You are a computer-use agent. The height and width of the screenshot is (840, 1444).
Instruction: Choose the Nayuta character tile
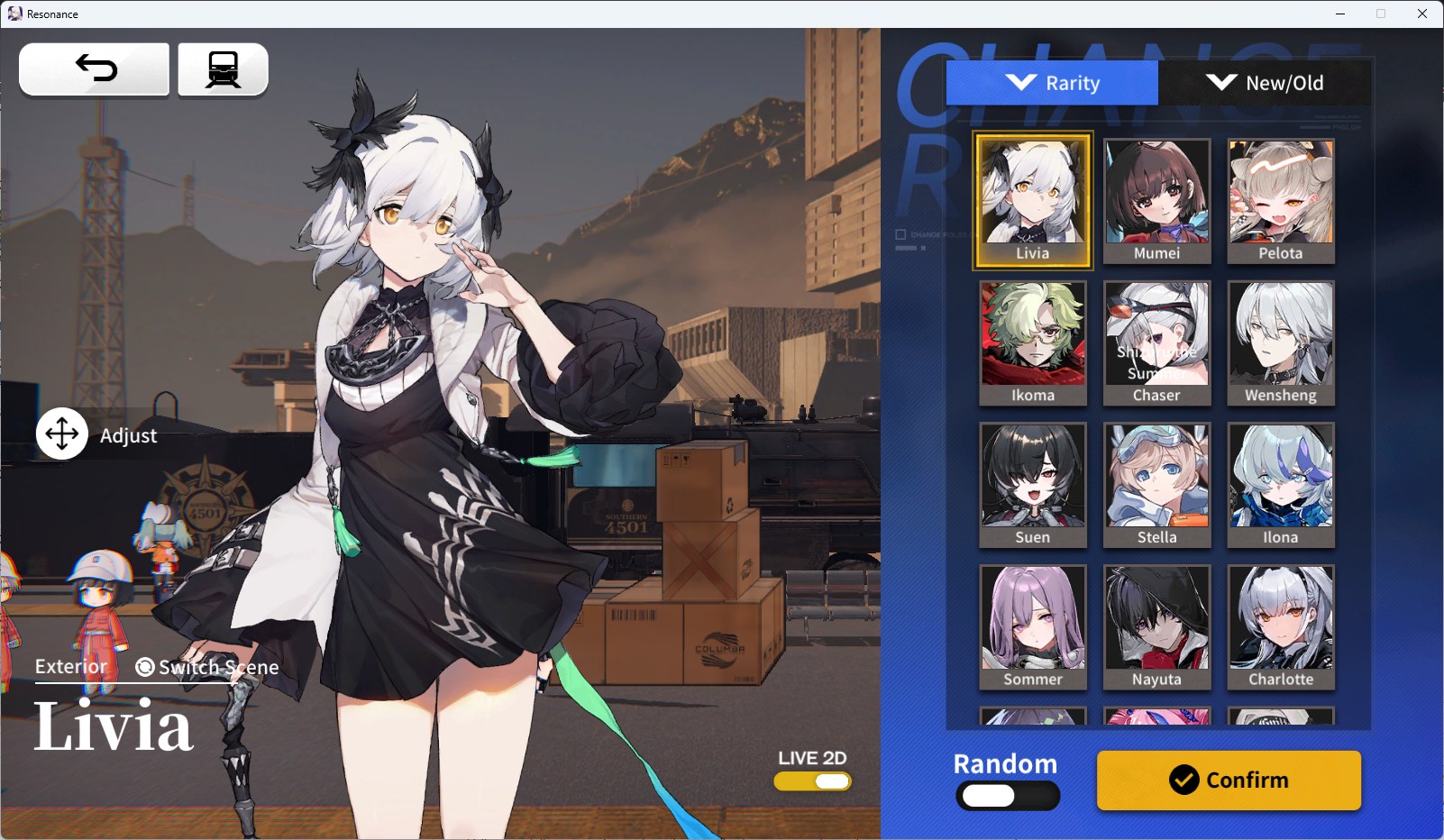pos(1156,626)
